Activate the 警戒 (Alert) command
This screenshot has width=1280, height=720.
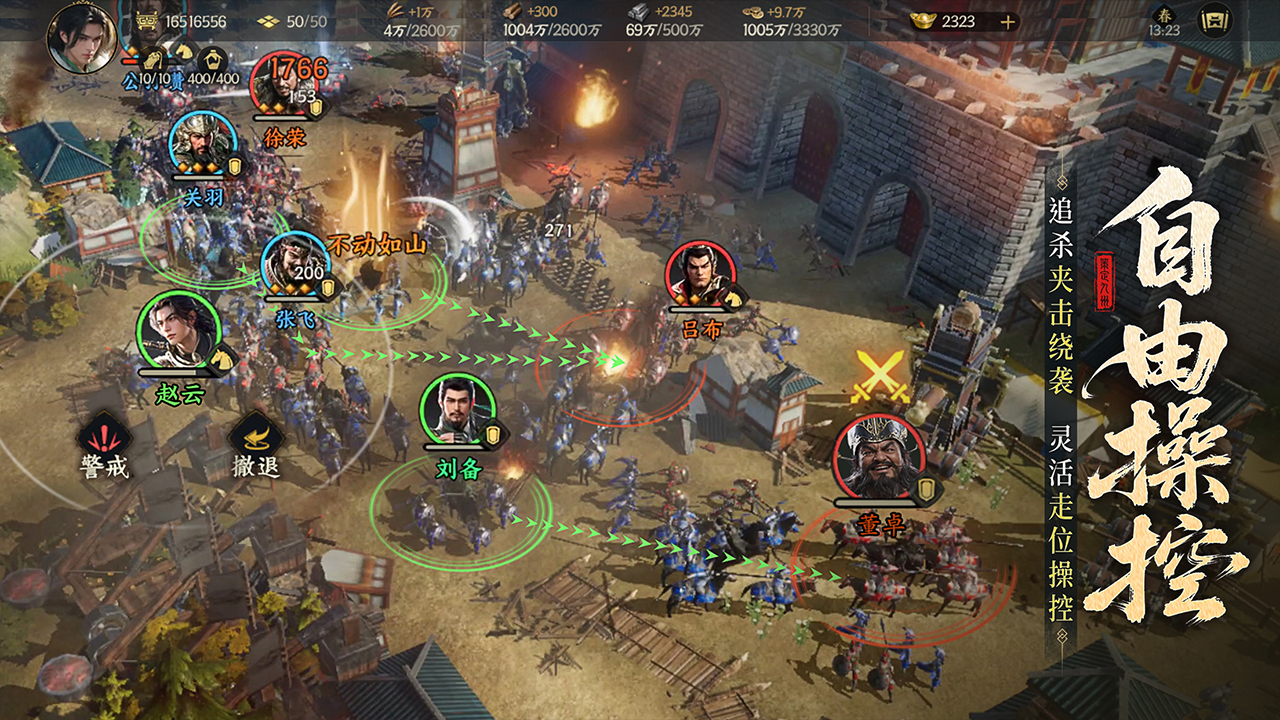pyautogui.click(x=105, y=444)
